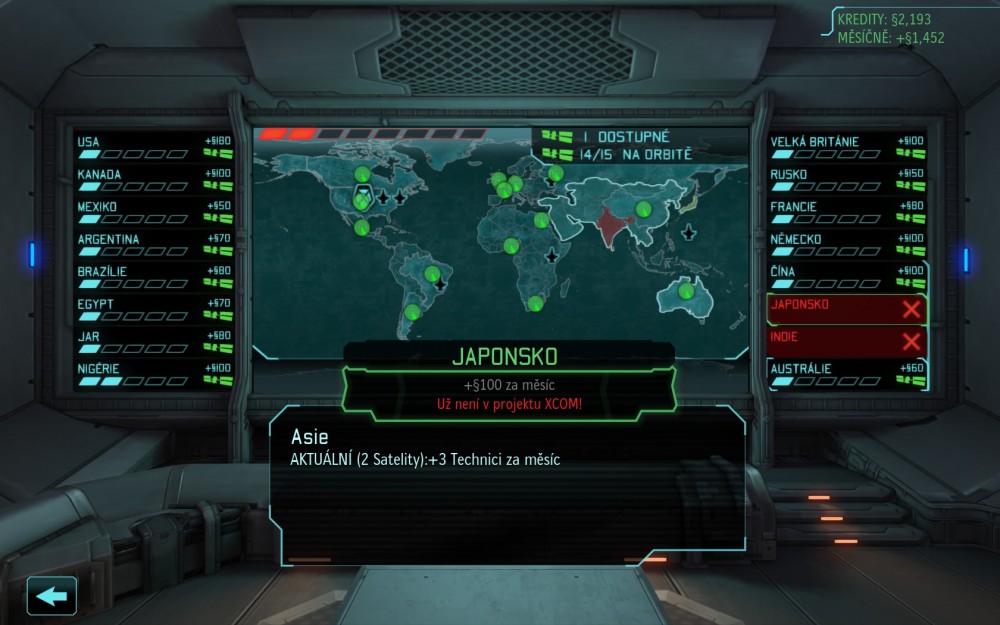Go back using the arrow button

click(x=52, y=596)
